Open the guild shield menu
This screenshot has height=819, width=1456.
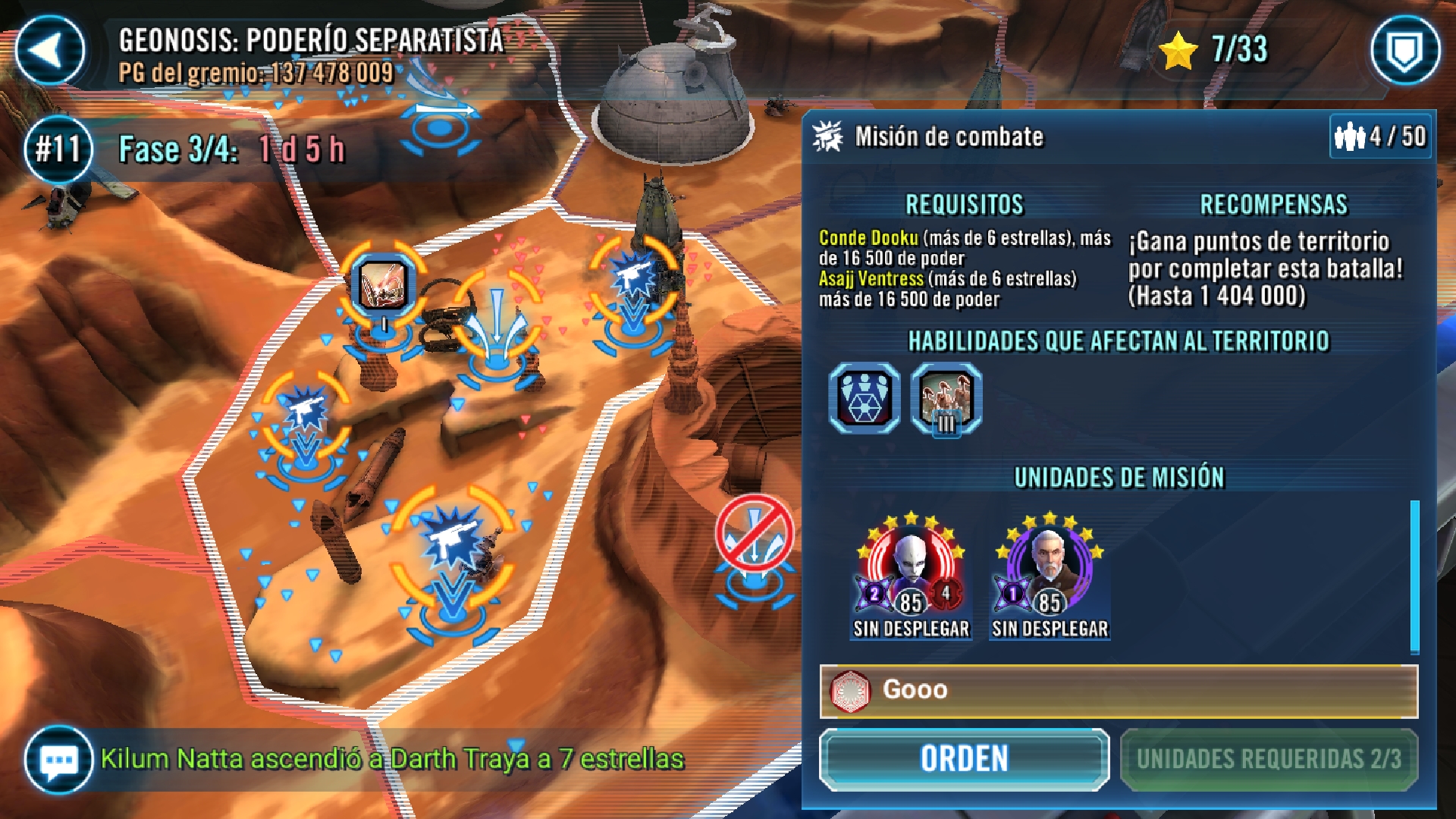(1404, 50)
